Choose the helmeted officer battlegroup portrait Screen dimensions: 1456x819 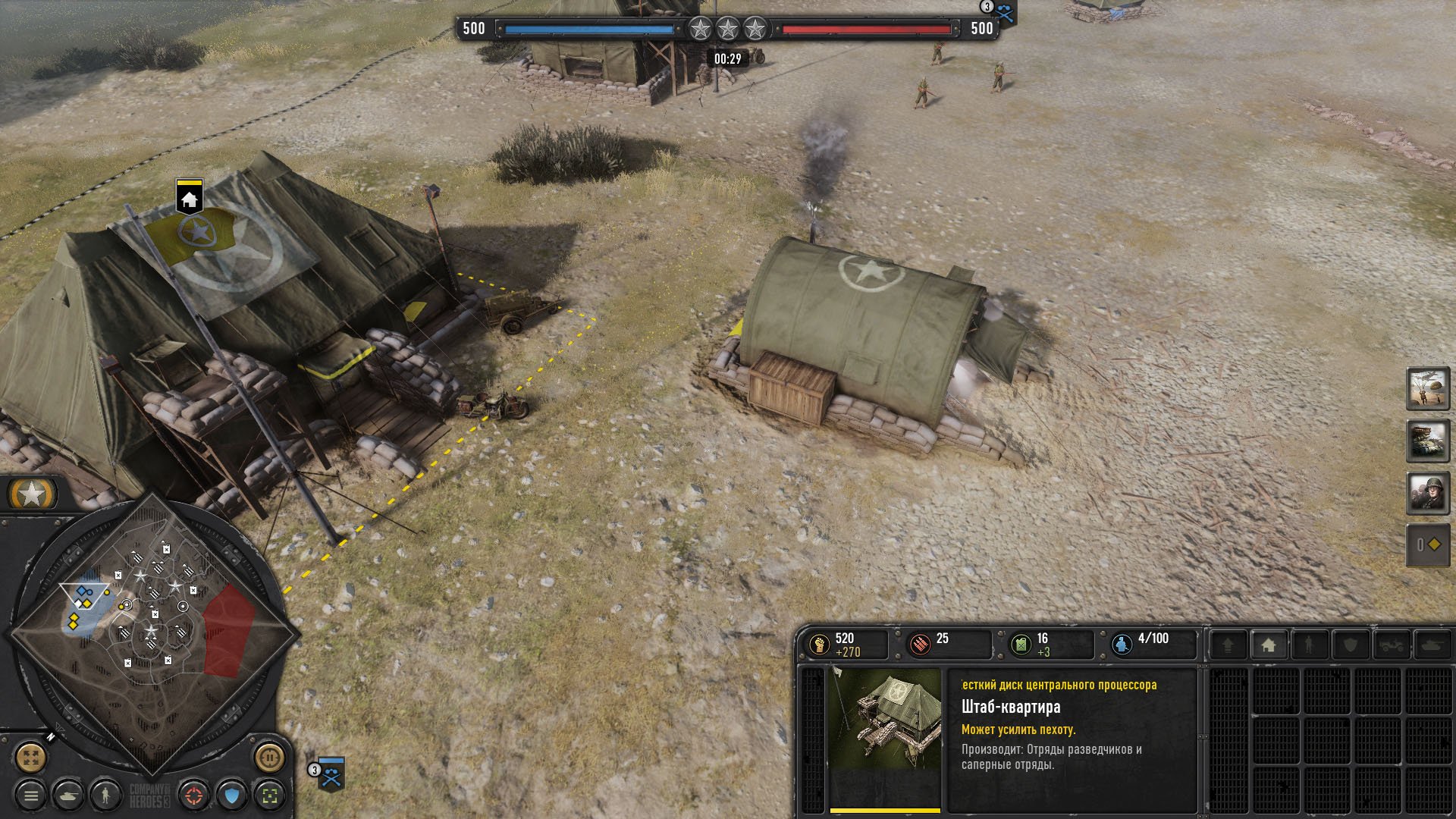[1428, 493]
